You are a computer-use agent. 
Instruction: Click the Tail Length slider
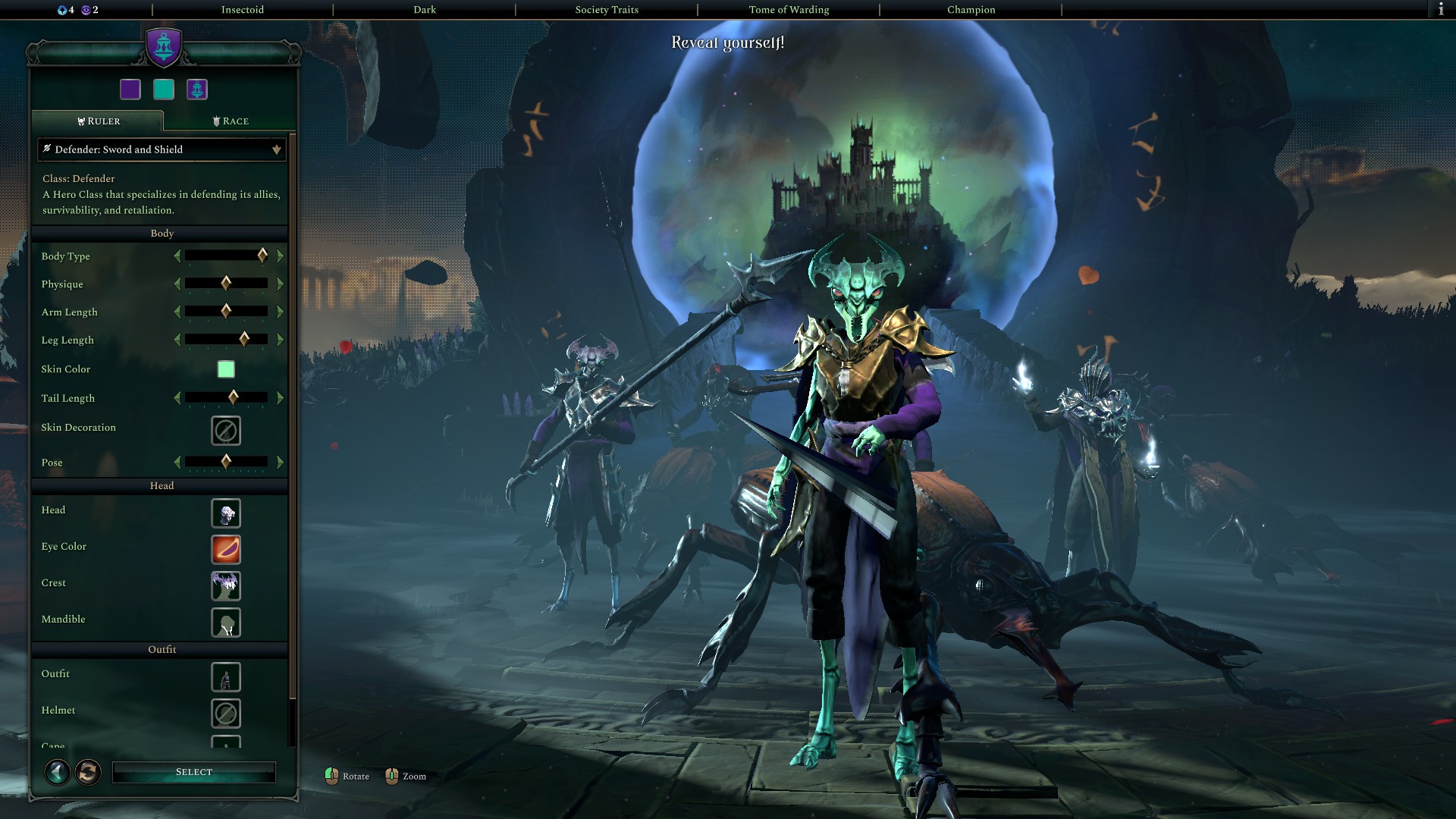tap(226, 397)
